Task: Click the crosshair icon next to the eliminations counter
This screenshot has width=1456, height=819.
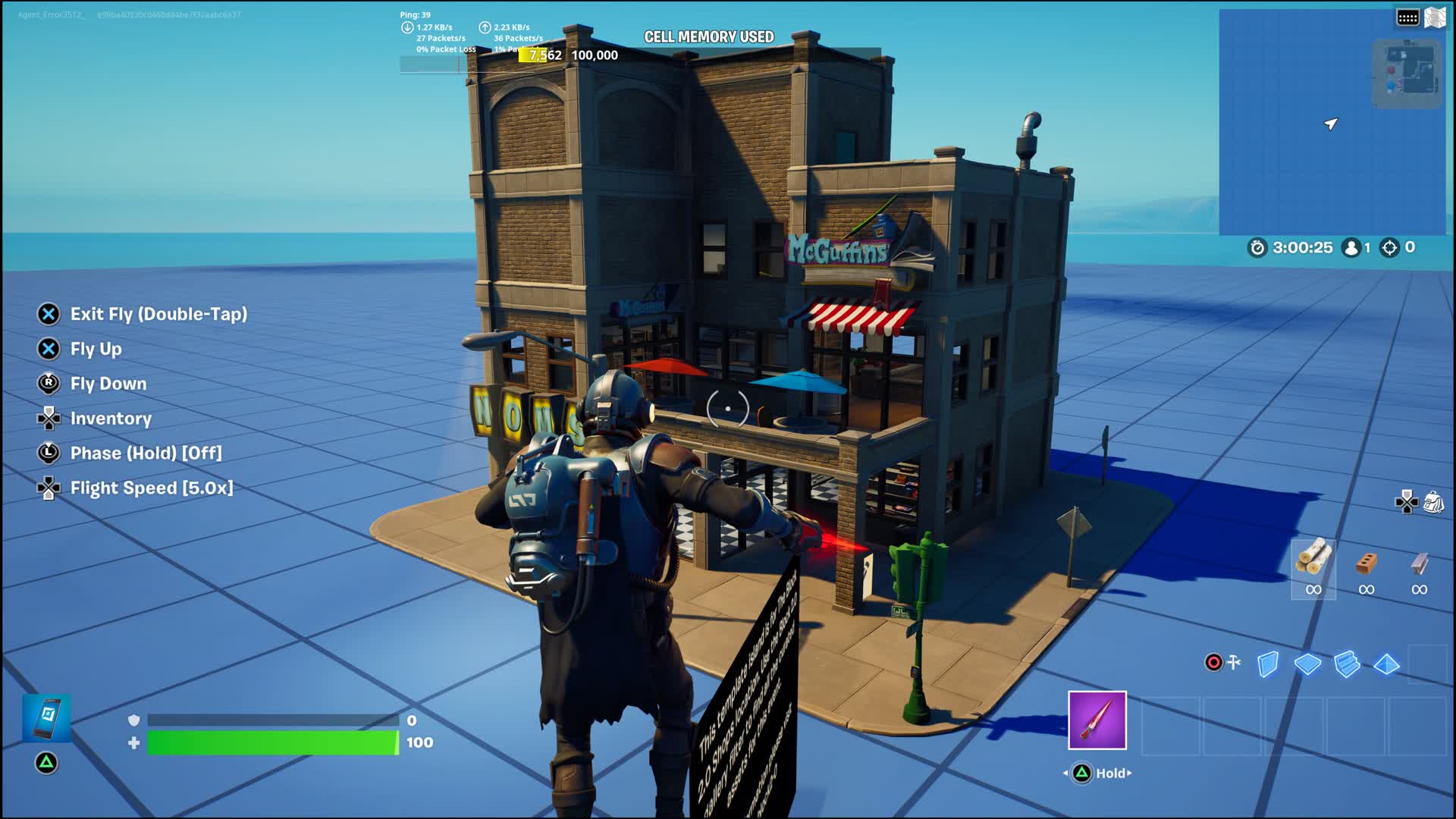Action: (1392, 247)
